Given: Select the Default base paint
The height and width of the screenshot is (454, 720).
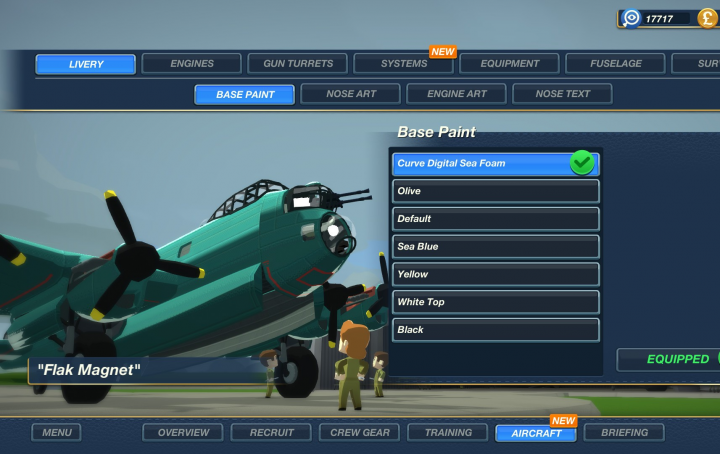Looking at the screenshot, I should coord(496,219).
